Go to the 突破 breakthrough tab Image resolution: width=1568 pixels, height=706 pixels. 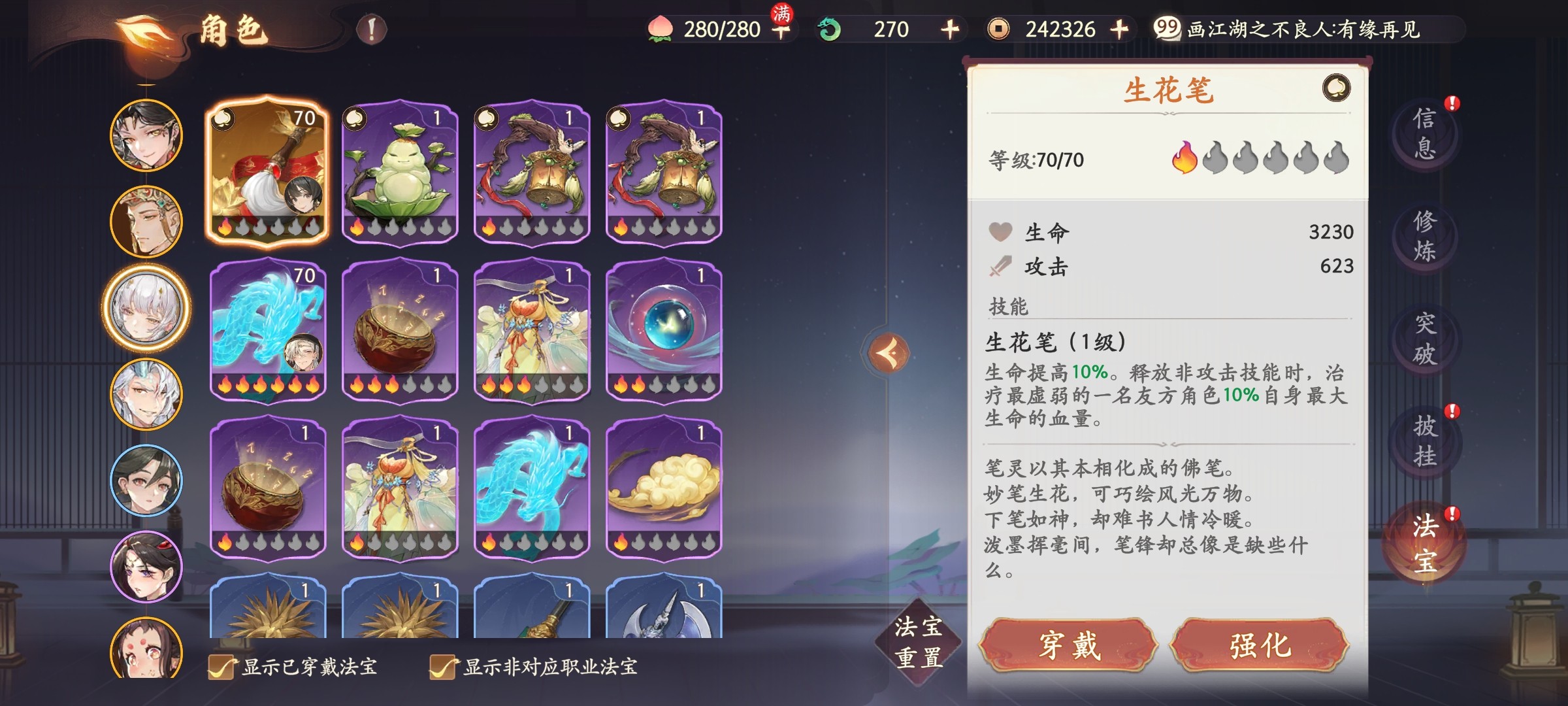point(1424,339)
